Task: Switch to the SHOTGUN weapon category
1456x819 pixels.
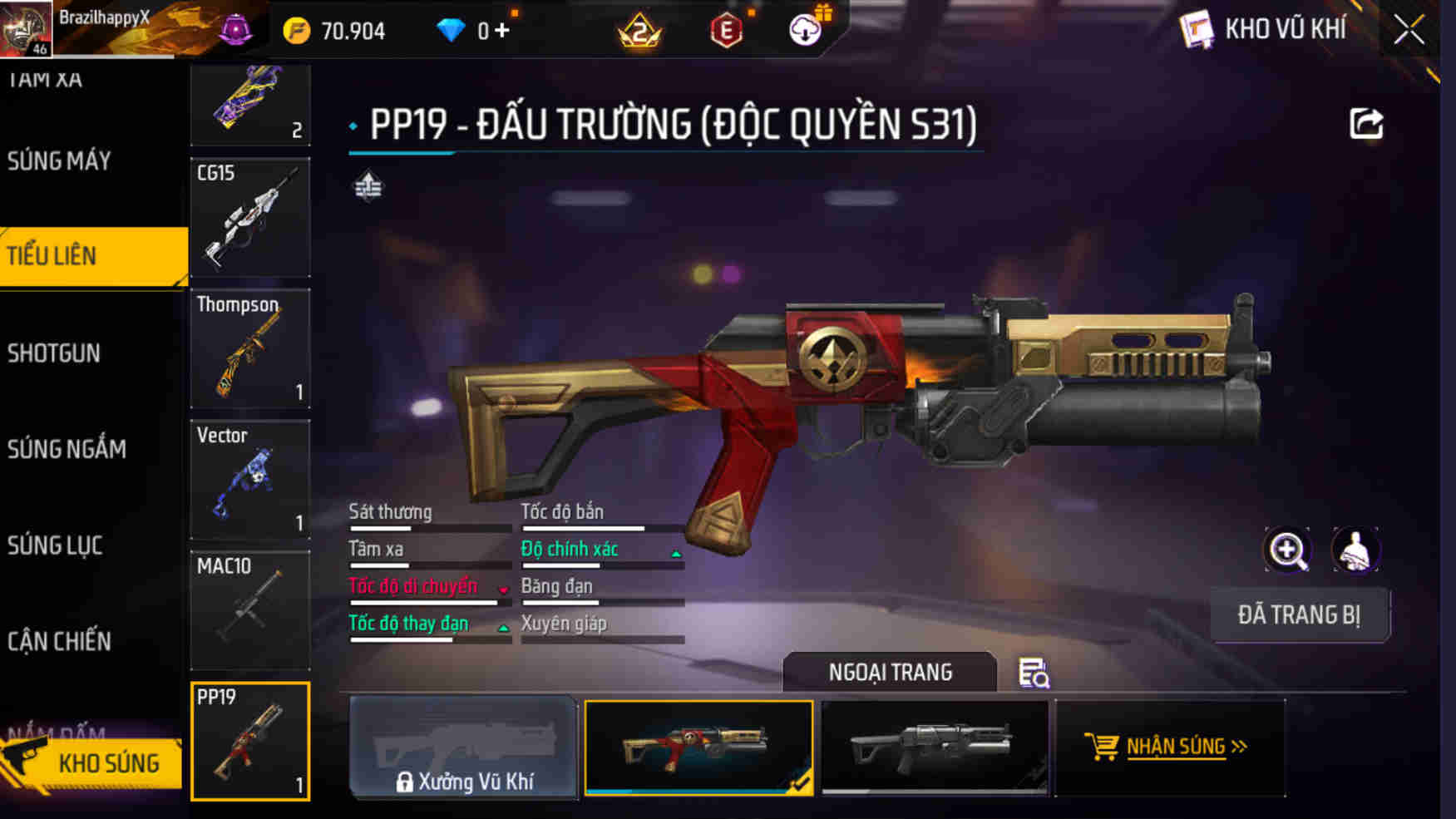Action: pos(54,353)
